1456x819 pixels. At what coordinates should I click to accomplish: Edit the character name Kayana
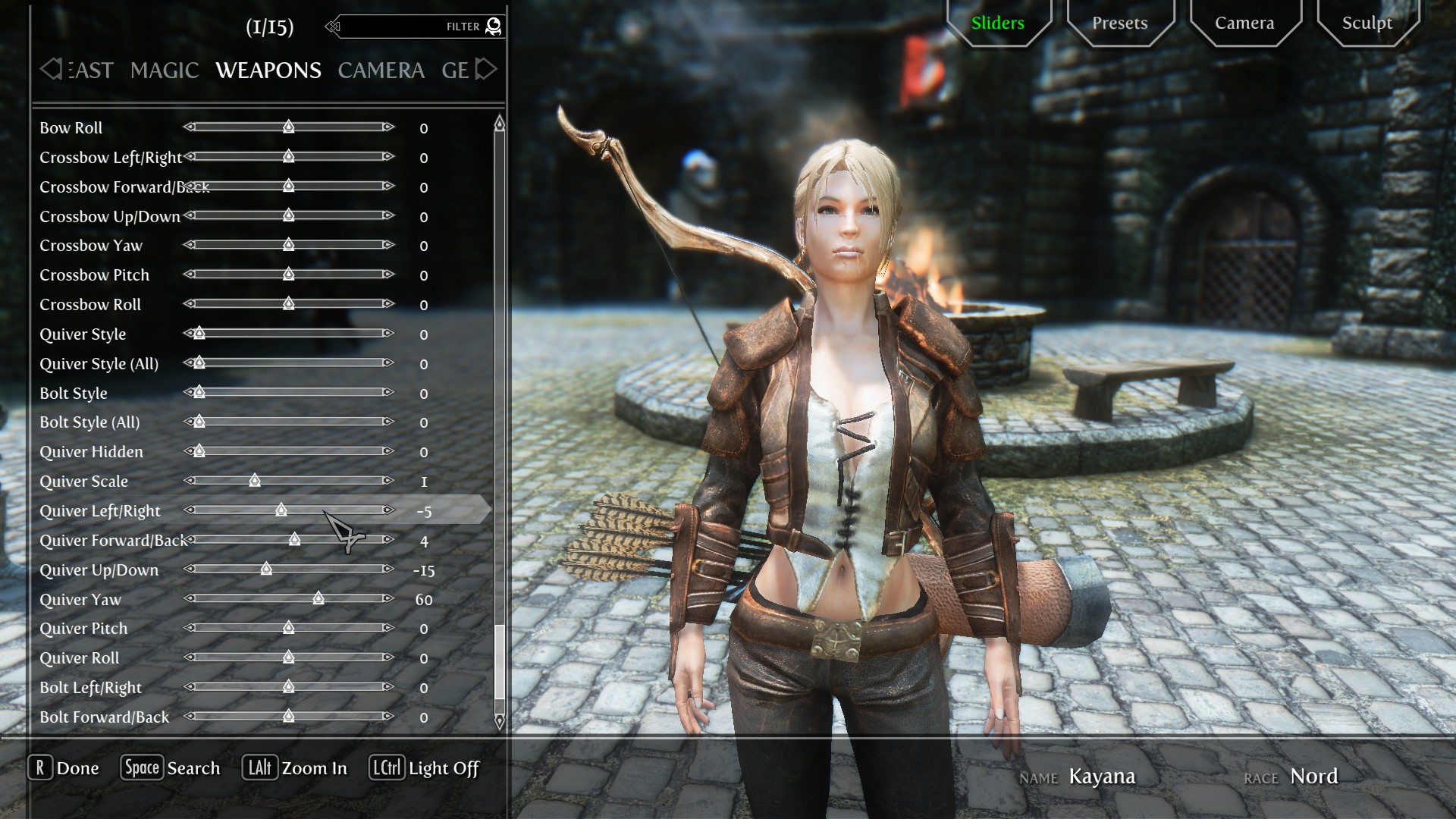(x=1101, y=777)
